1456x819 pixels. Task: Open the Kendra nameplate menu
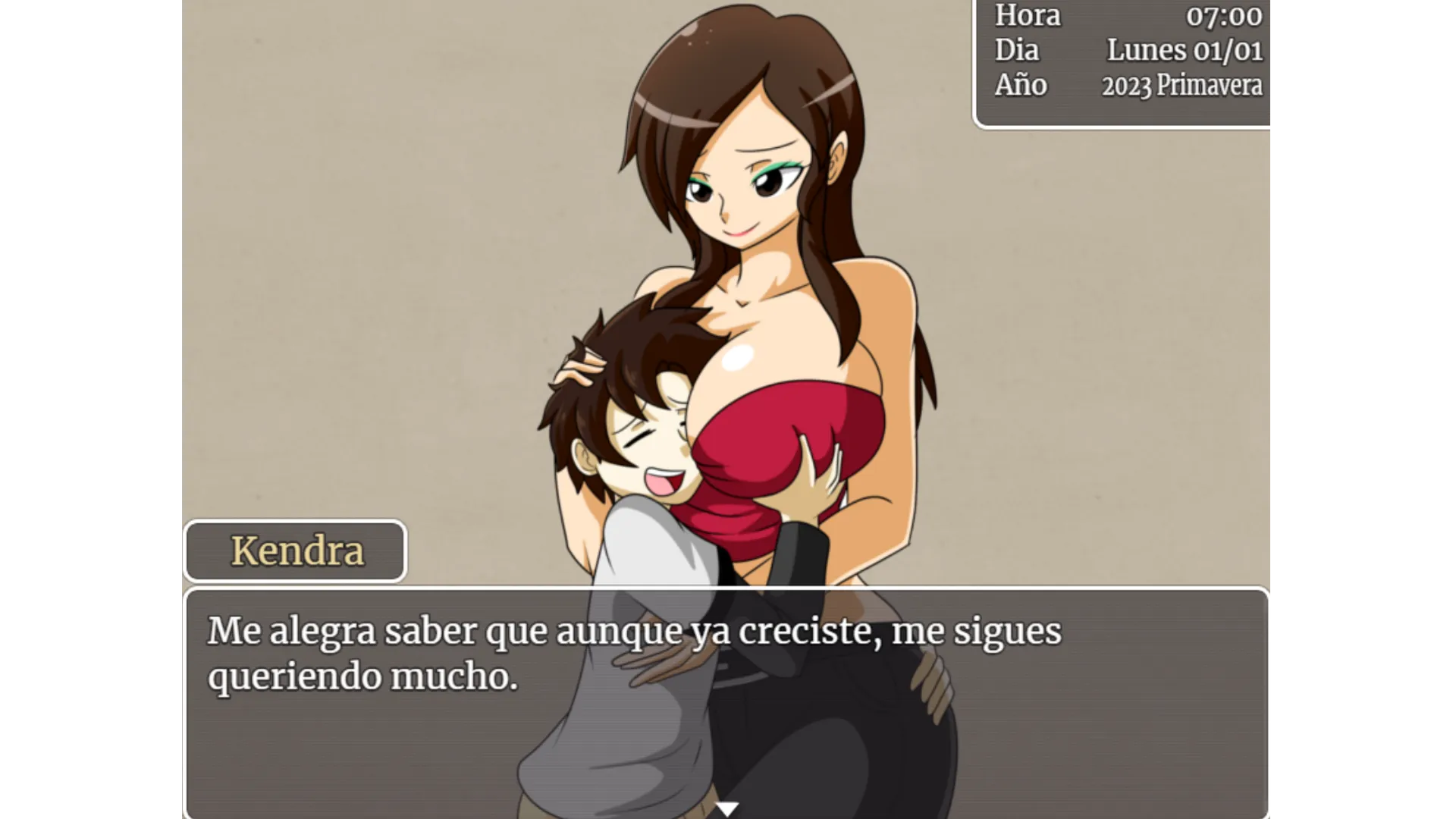296,551
